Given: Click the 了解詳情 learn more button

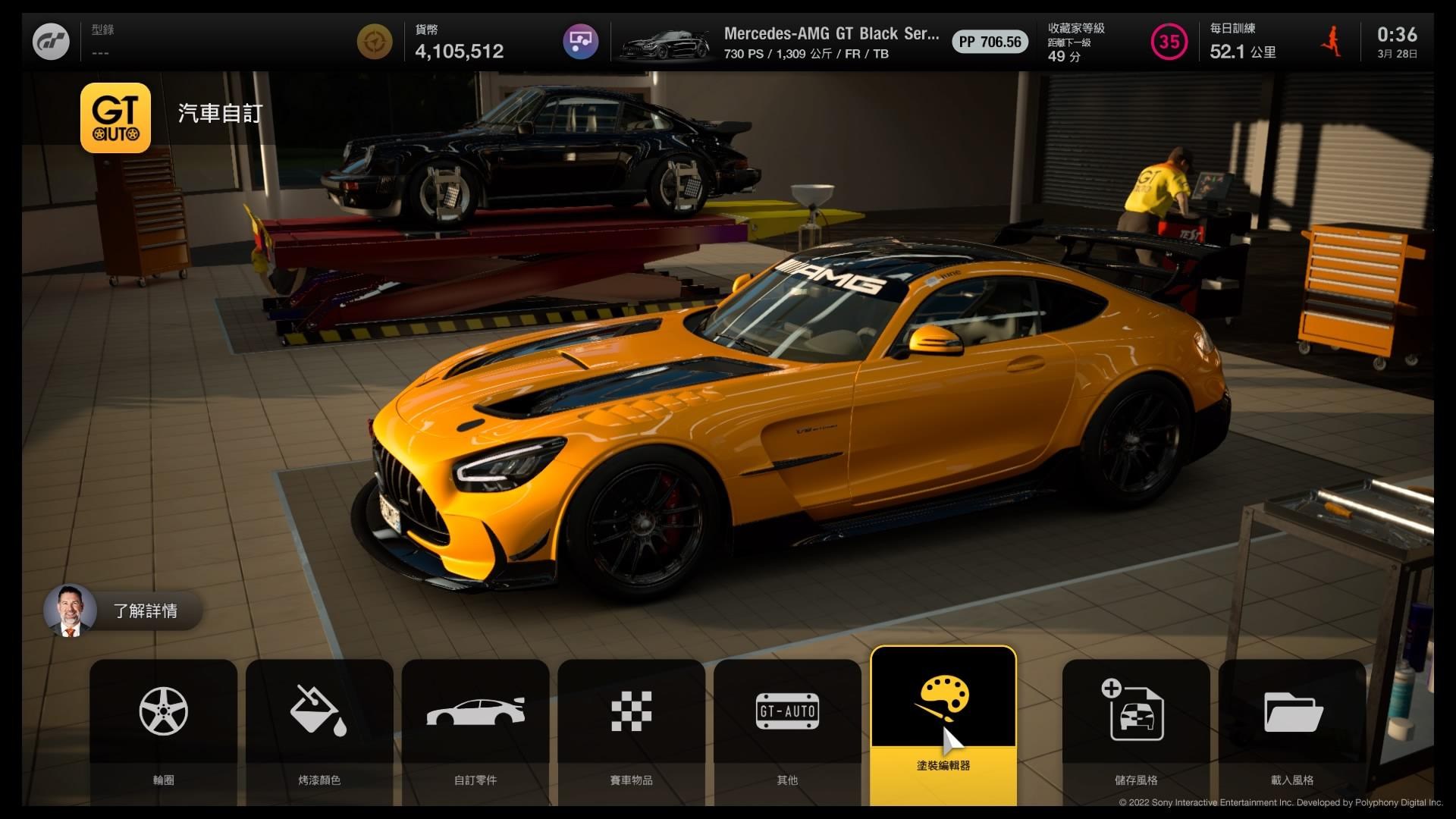Looking at the screenshot, I should (x=124, y=610).
